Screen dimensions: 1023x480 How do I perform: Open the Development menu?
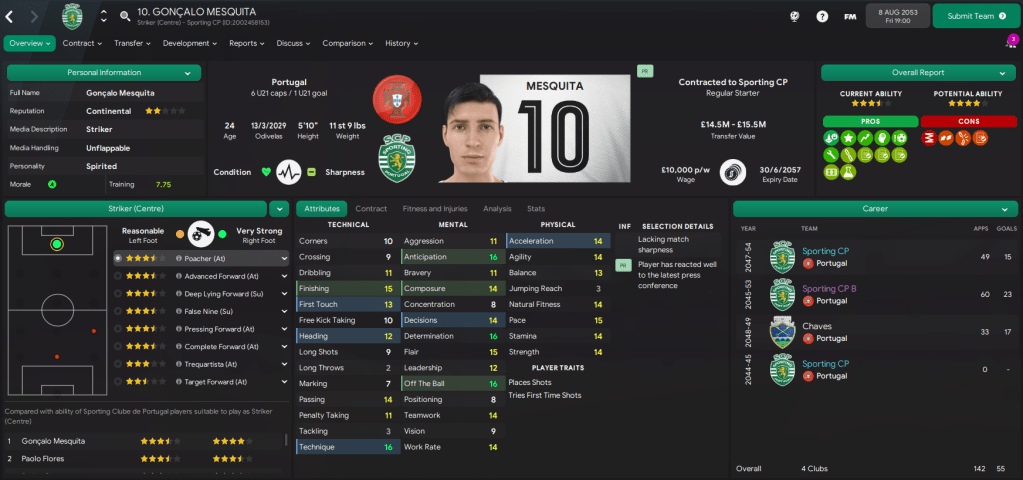189,43
